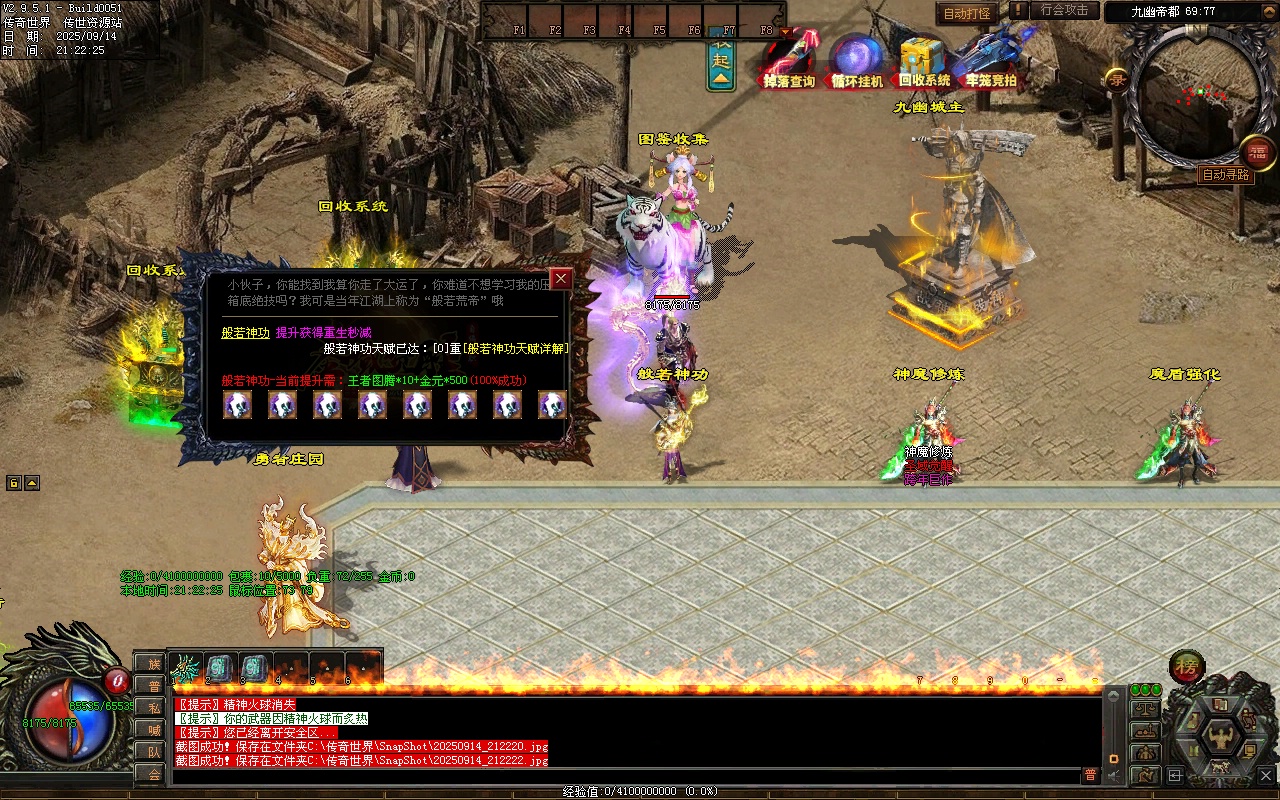Viewport: 1280px width, 800px height.
Task: Open the 回收系统 golden chest icon
Action: 924,62
